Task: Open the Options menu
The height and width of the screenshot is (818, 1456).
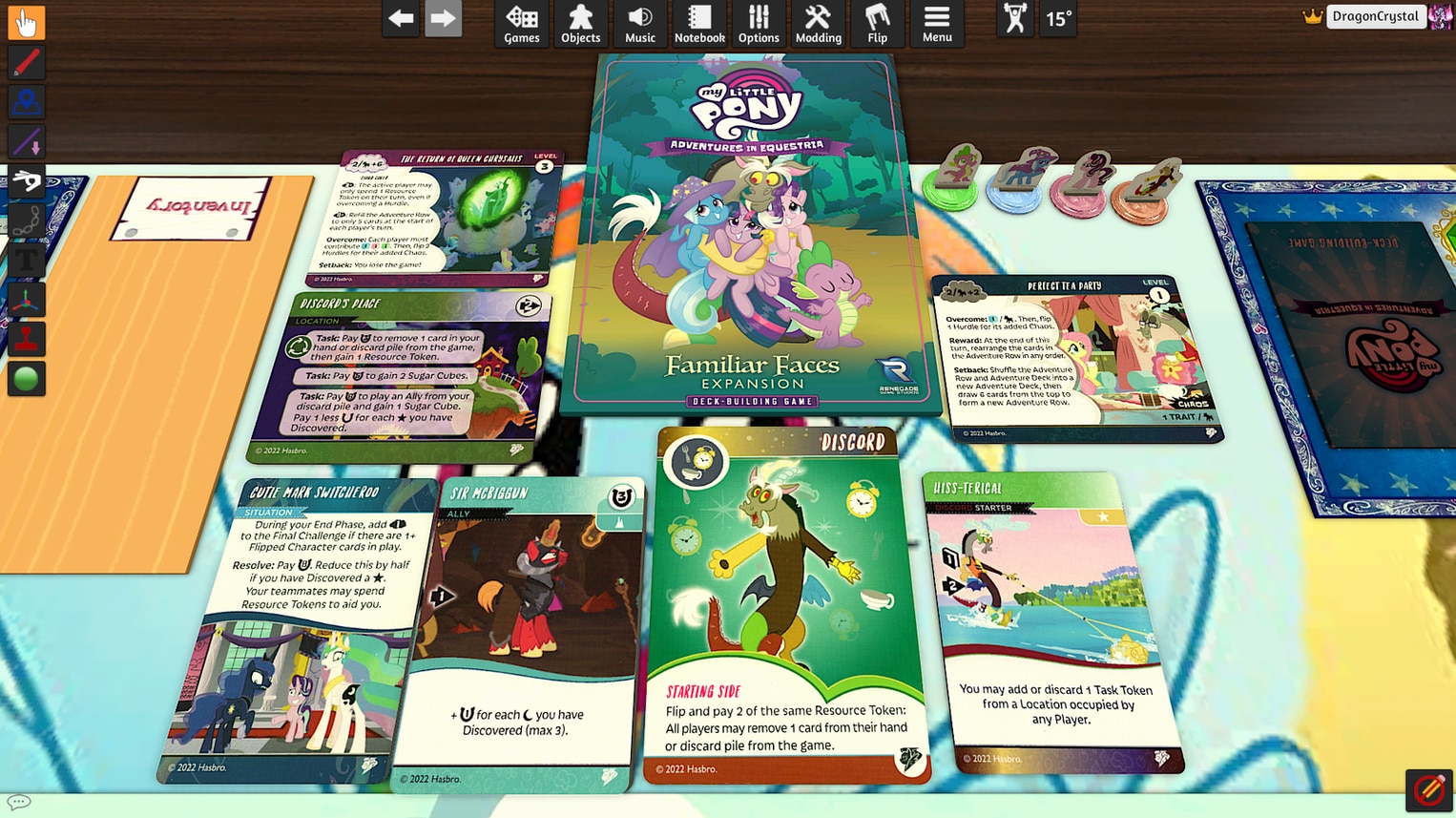Action: pyautogui.click(x=759, y=24)
